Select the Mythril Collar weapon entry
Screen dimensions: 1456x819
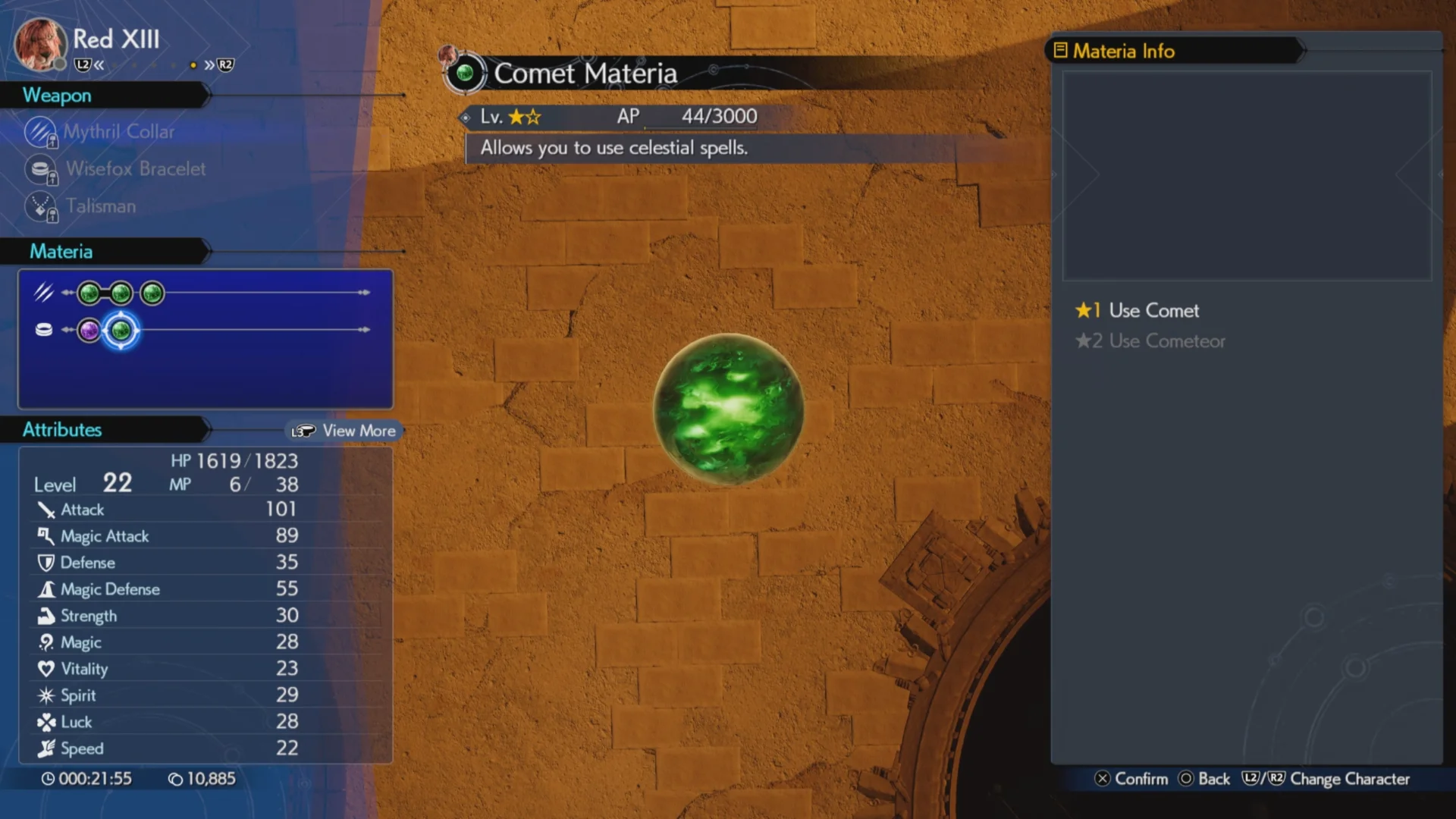tap(118, 132)
